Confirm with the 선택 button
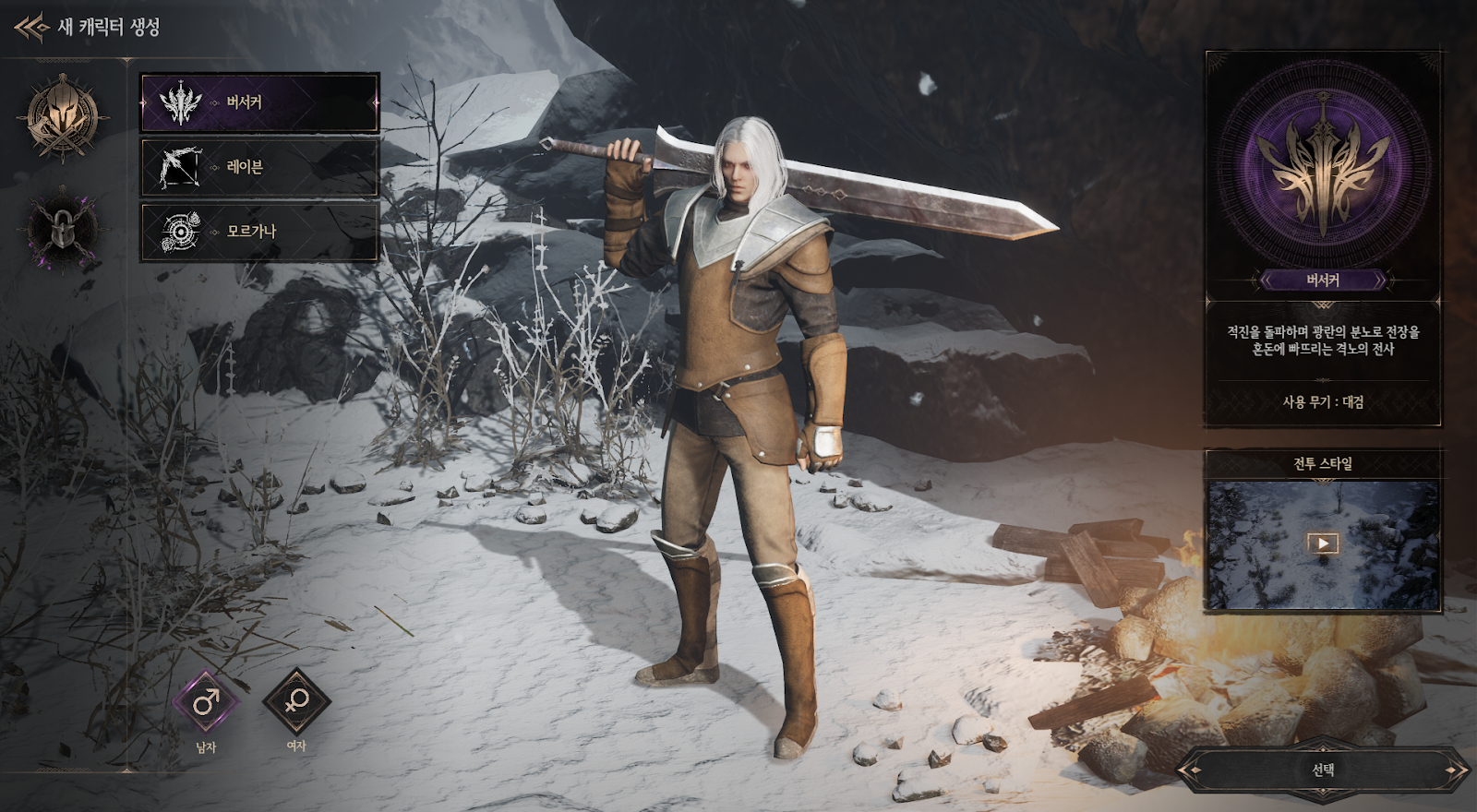 tap(1322, 770)
